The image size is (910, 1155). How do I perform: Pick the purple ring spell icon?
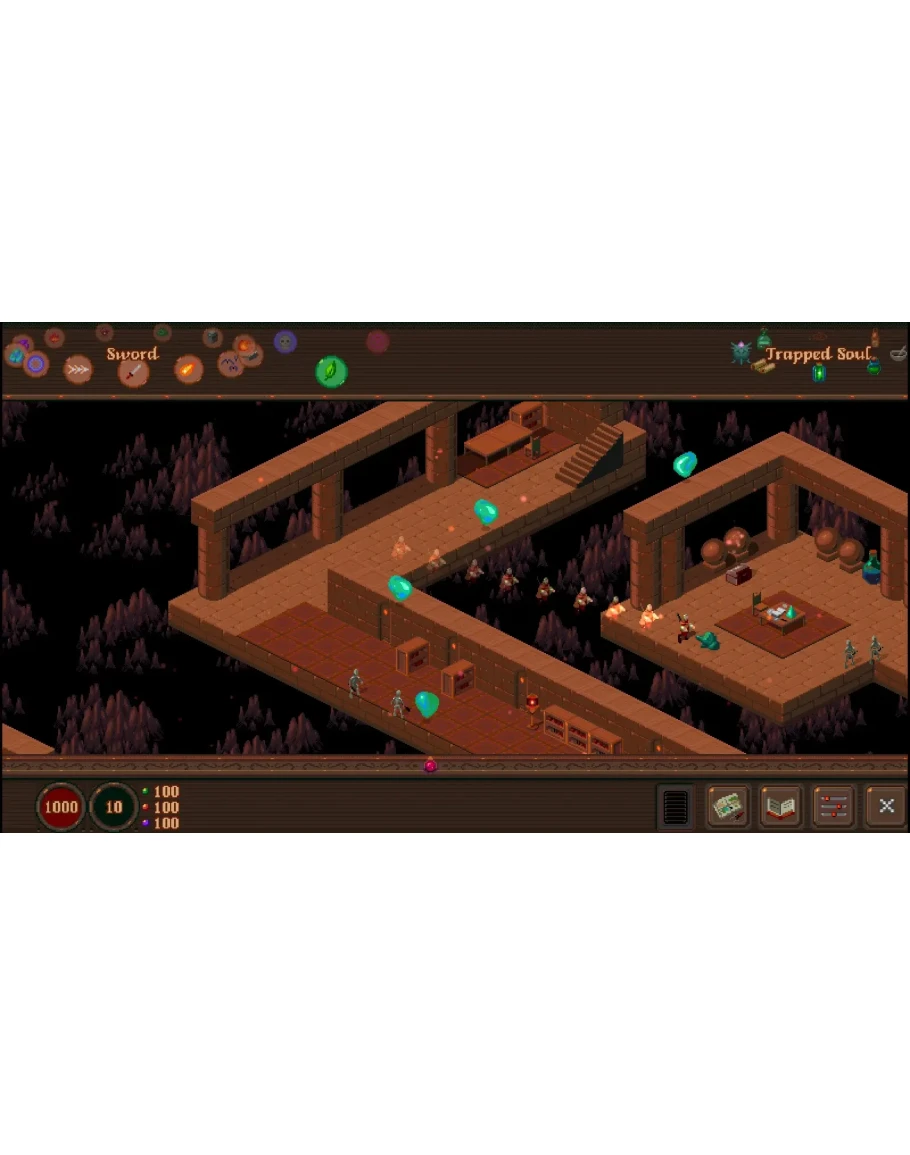click(x=36, y=363)
